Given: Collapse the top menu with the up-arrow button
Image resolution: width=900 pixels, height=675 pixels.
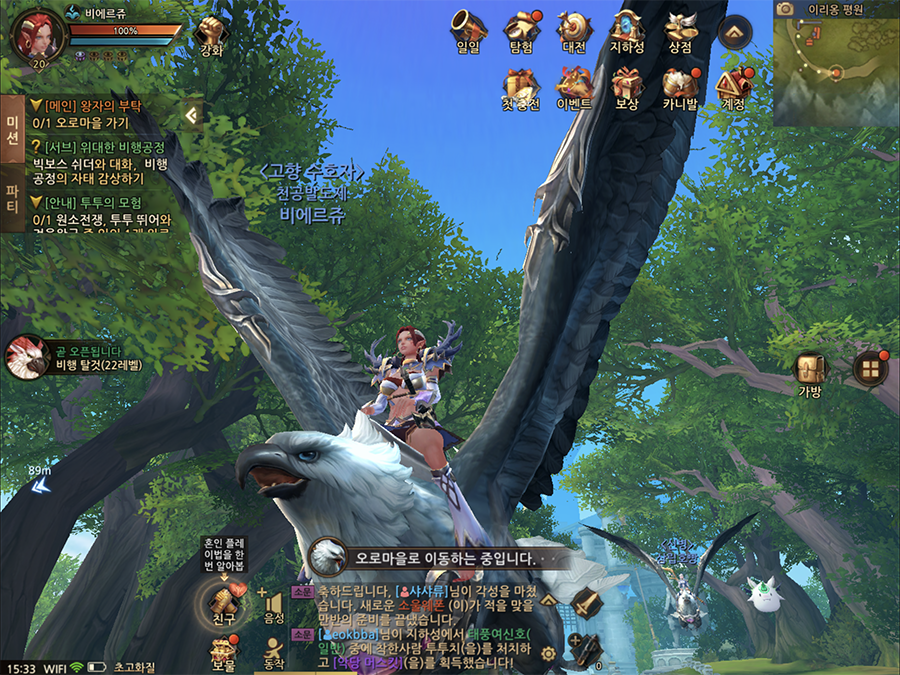Looking at the screenshot, I should pyautogui.click(x=734, y=32).
